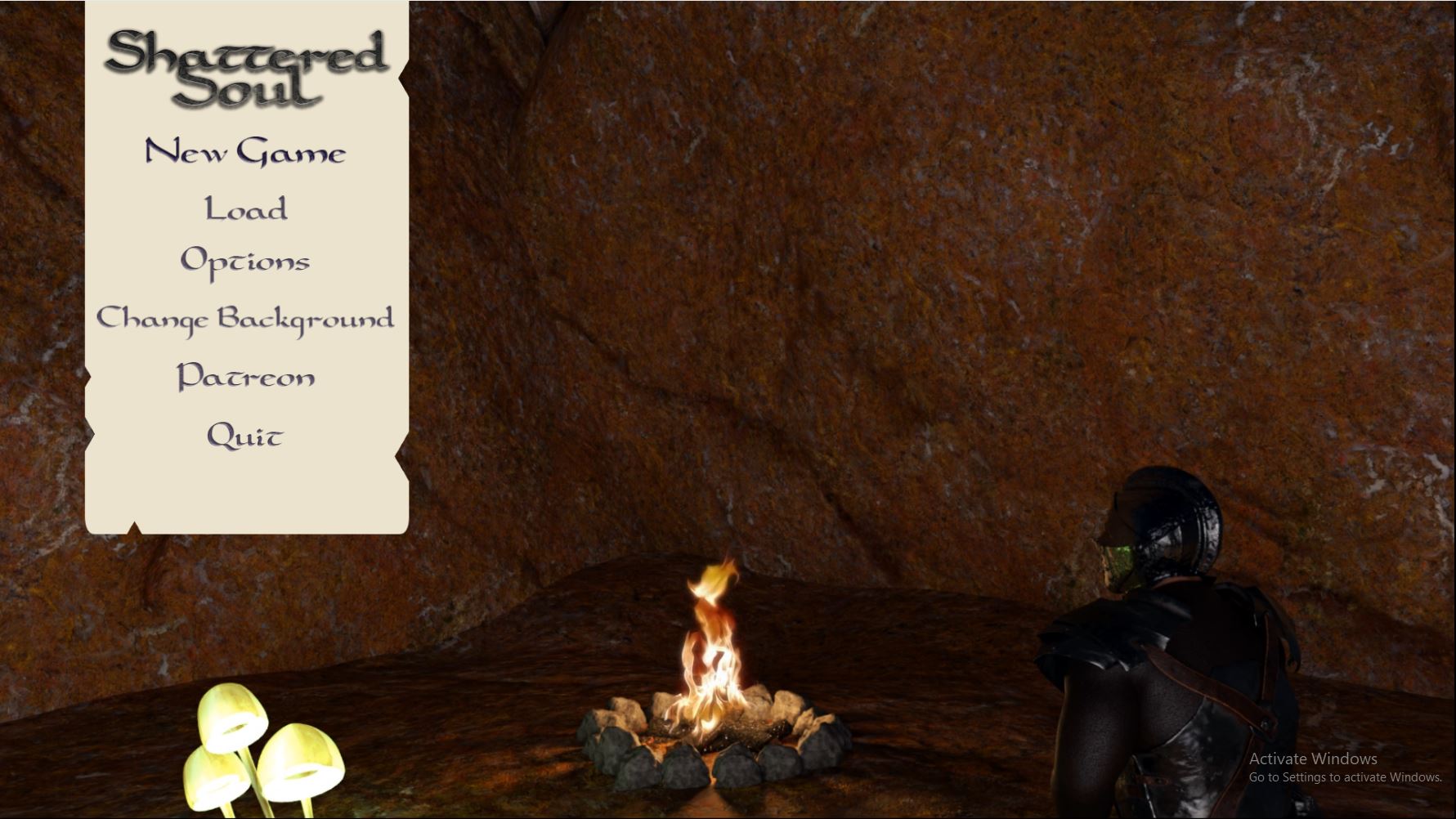Select Change Background
The image size is (1456, 819).
(245, 318)
